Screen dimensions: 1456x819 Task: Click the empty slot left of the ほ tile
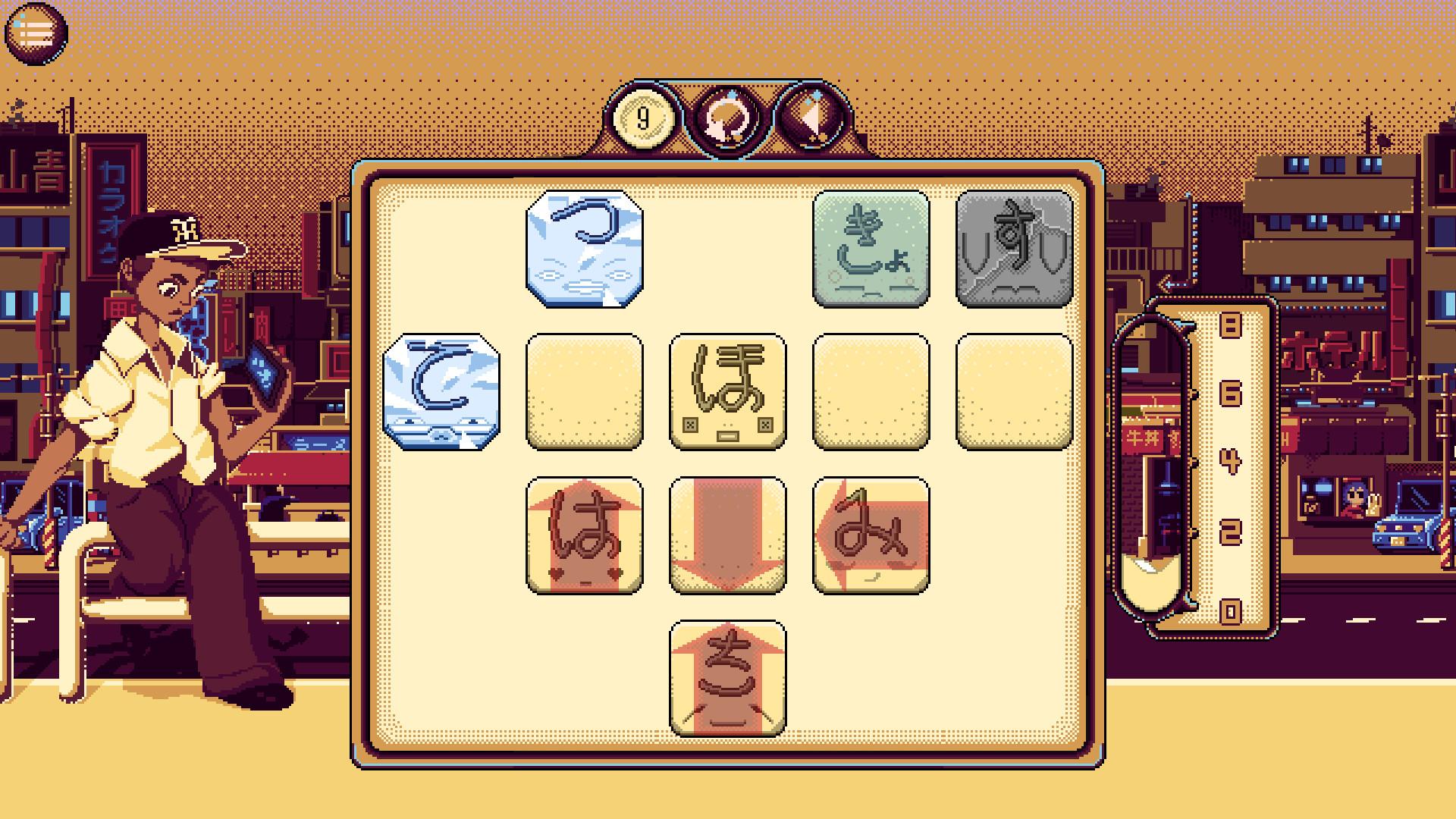(x=585, y=392)
